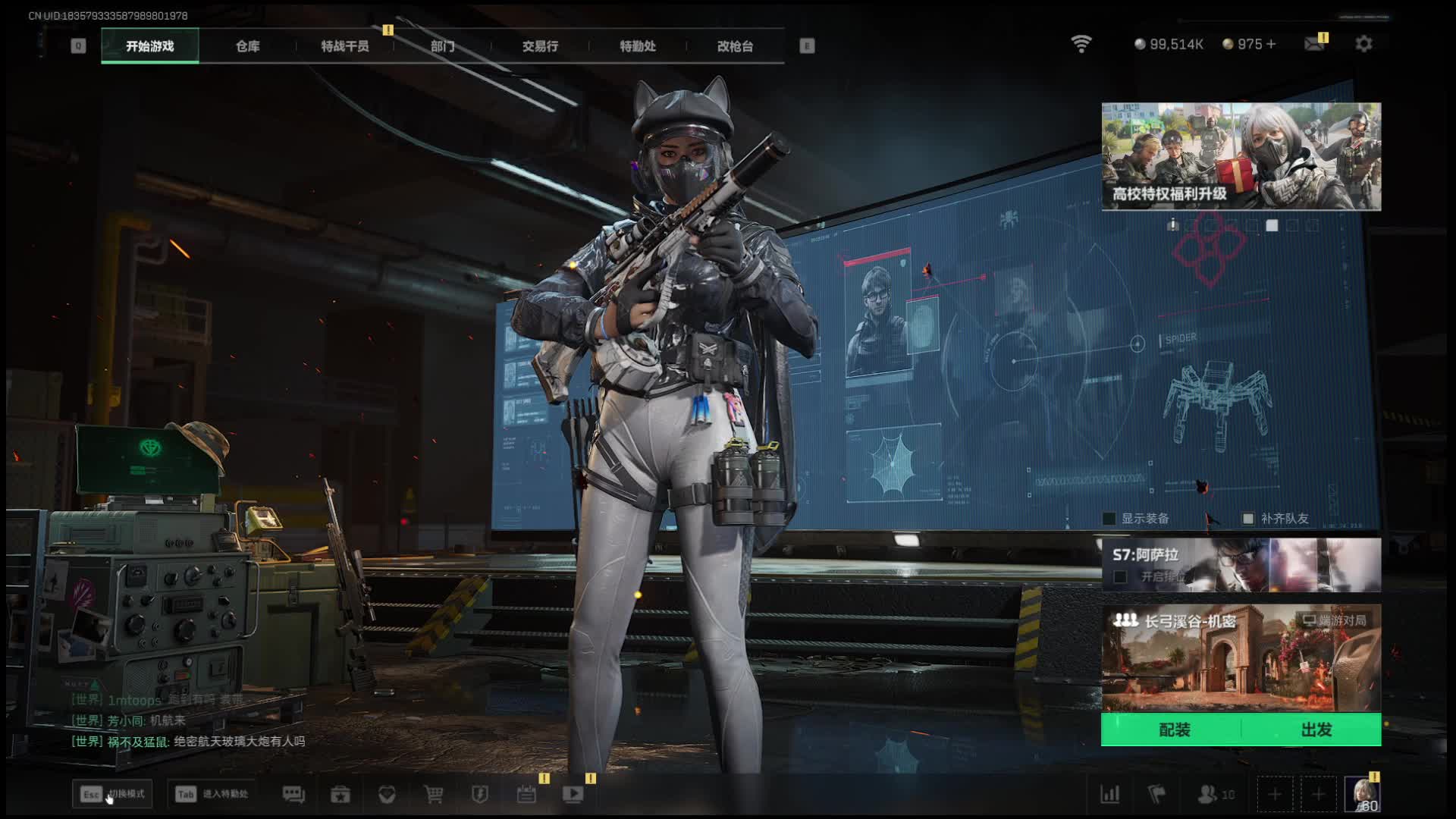Click the green 配装 loadout button
The height and width of the screenshot is (819, 1456).
pos(1174,730)
